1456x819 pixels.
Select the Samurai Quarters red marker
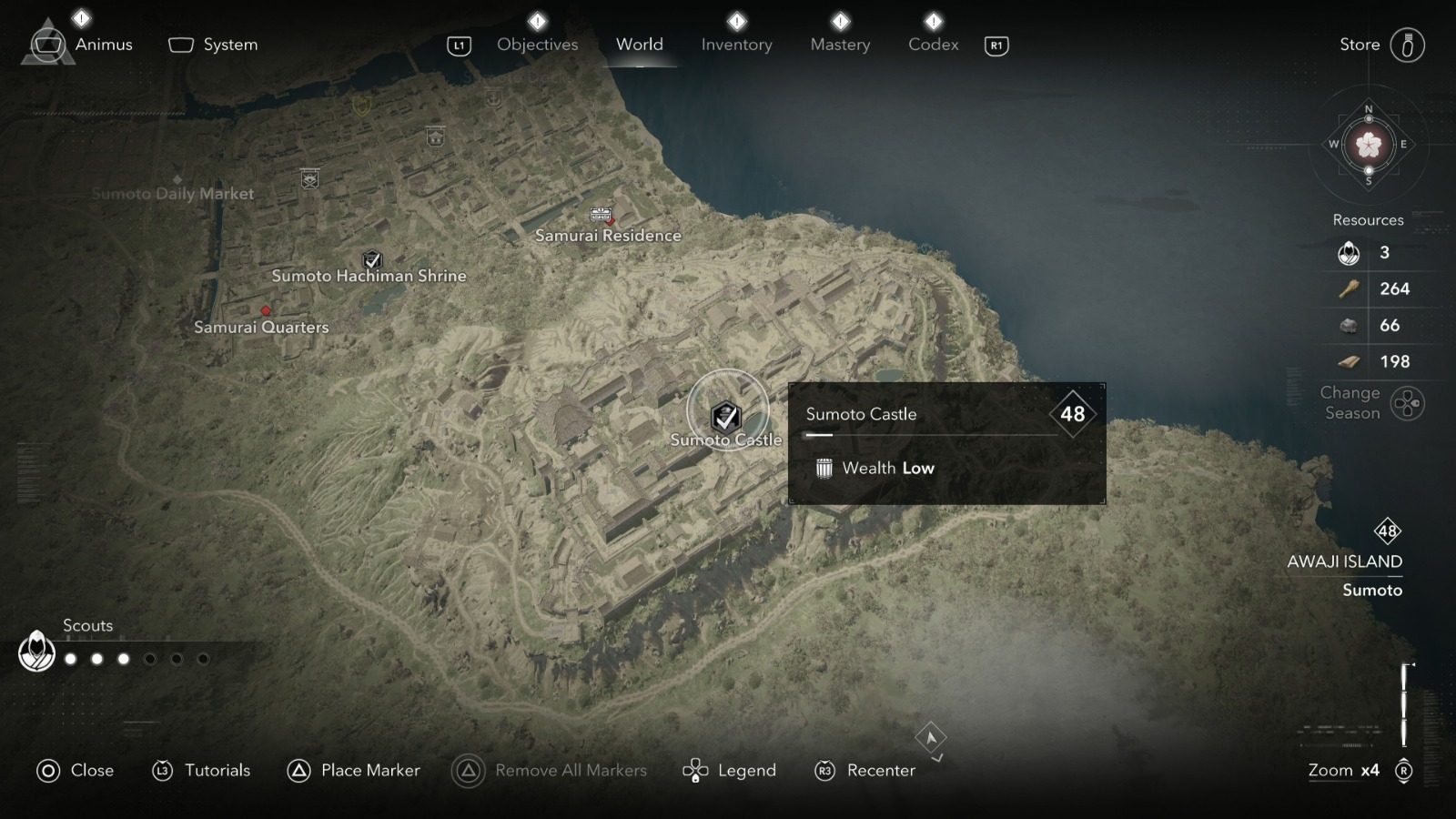pos(265,310)
